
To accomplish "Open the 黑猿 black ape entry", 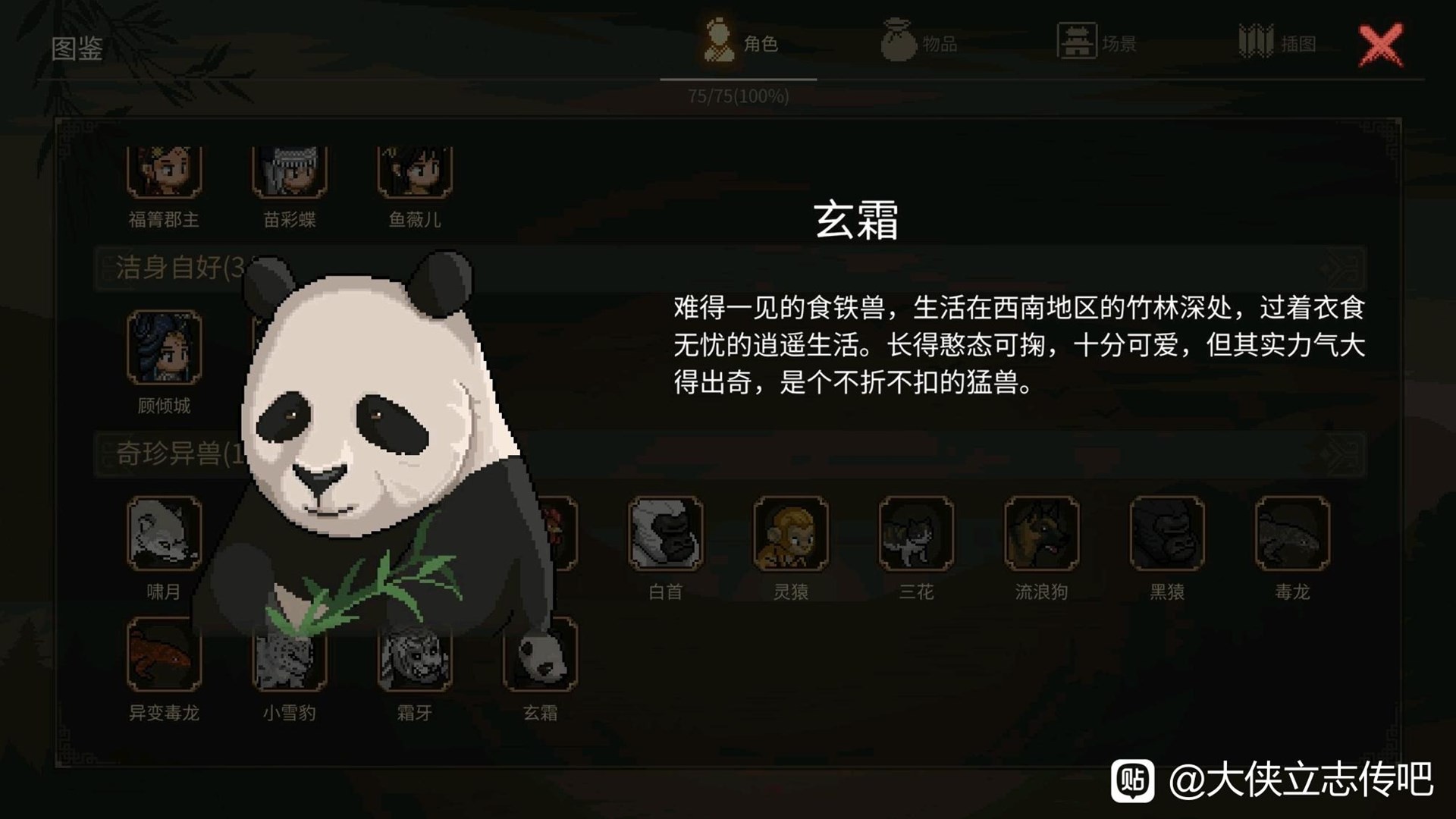I will pyautogui.click(x=1167, y=534).
